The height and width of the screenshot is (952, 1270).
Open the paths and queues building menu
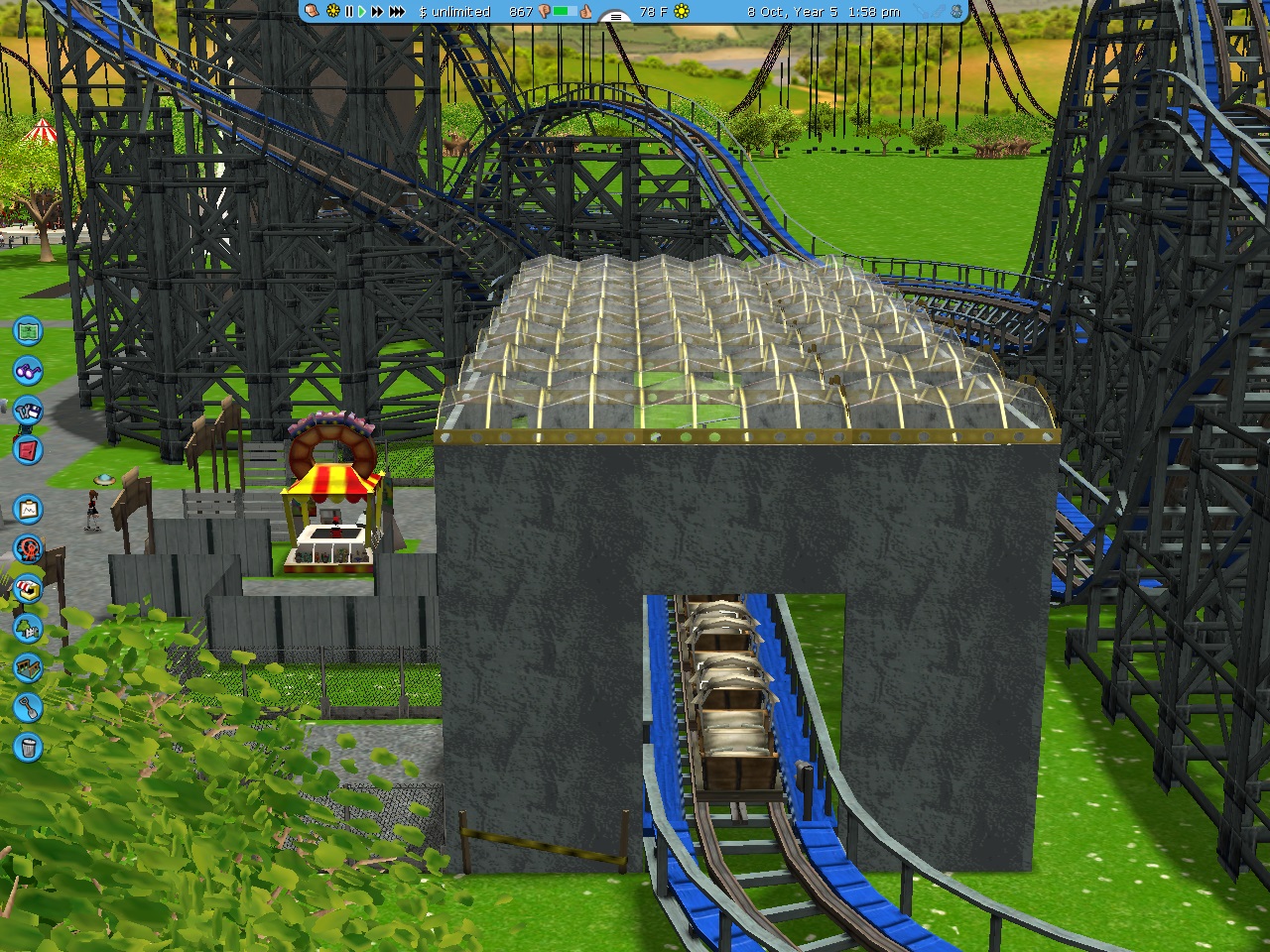[x=28, y=668]
